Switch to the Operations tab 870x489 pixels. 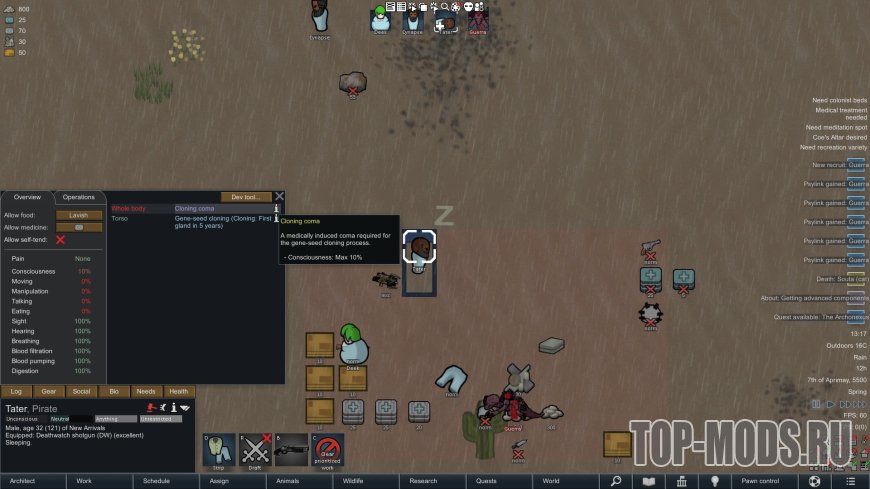pyautogui.click(x=79, y=197)
